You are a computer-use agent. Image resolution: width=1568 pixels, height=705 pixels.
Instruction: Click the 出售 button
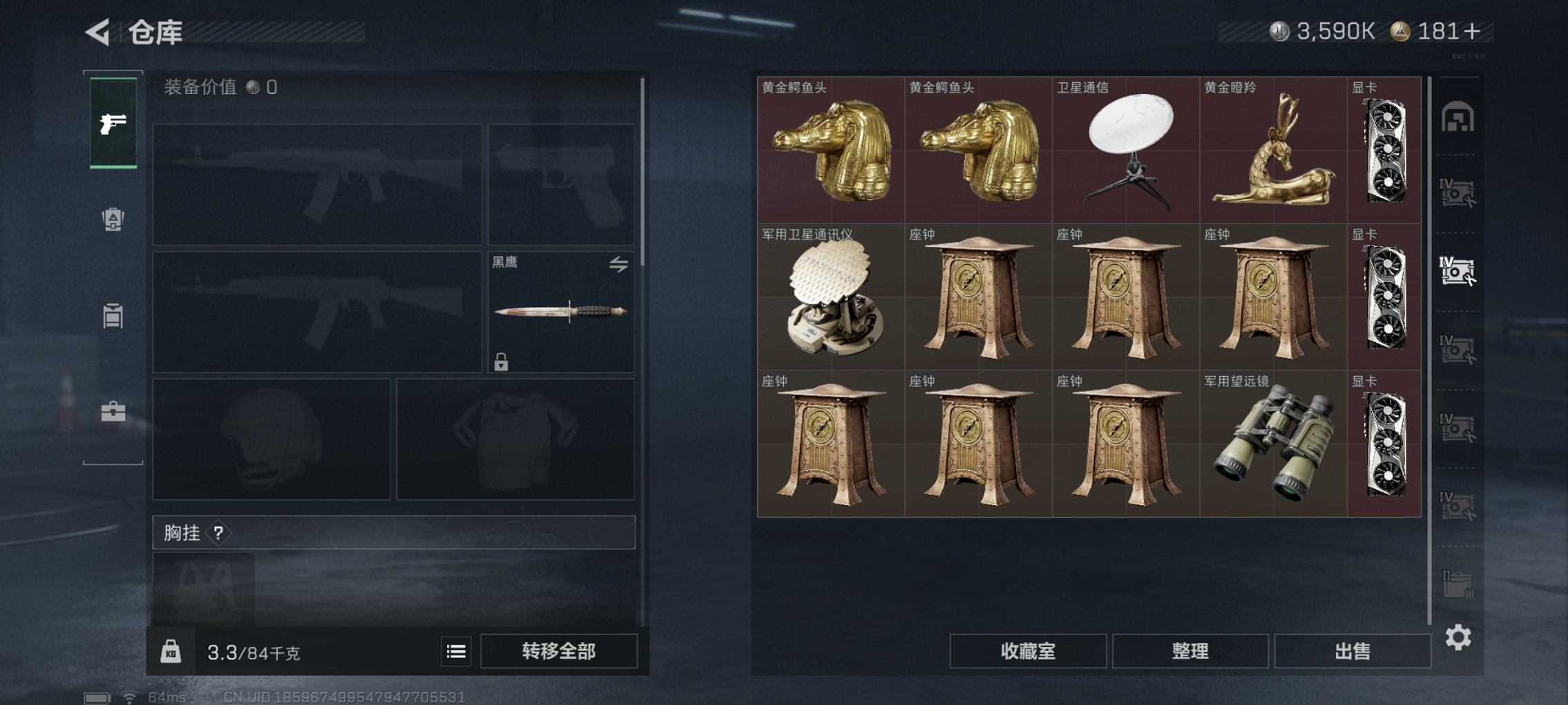1352,650
